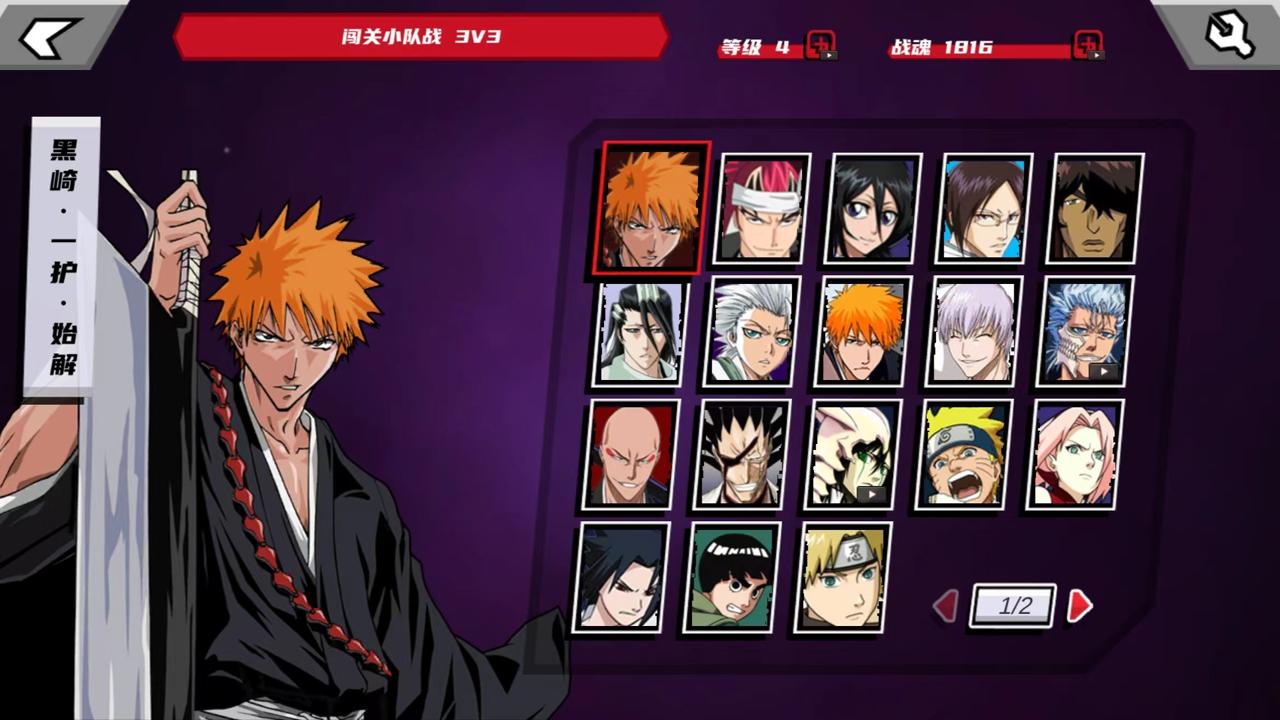Select the glasses-wearing Uryu portrait
The height and width of the screenshot is (720, 1280).
(984, 208)
